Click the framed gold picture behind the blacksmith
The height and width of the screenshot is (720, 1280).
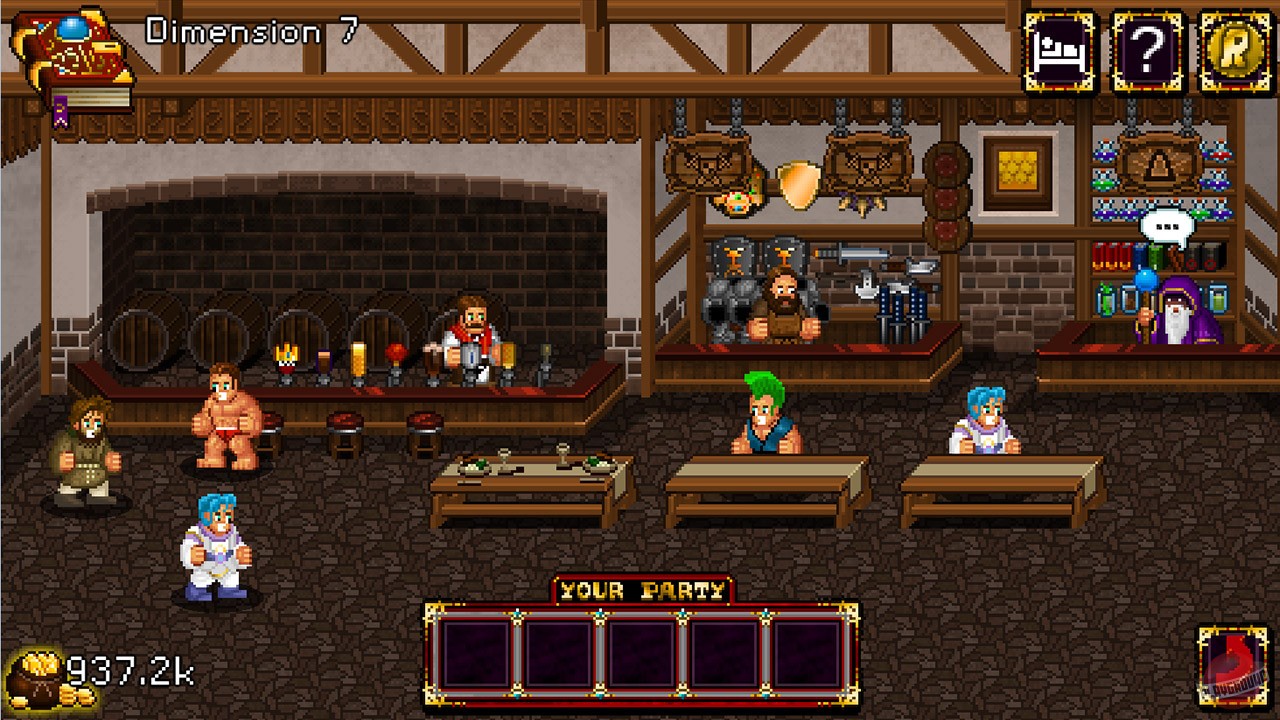point(1019,174)
